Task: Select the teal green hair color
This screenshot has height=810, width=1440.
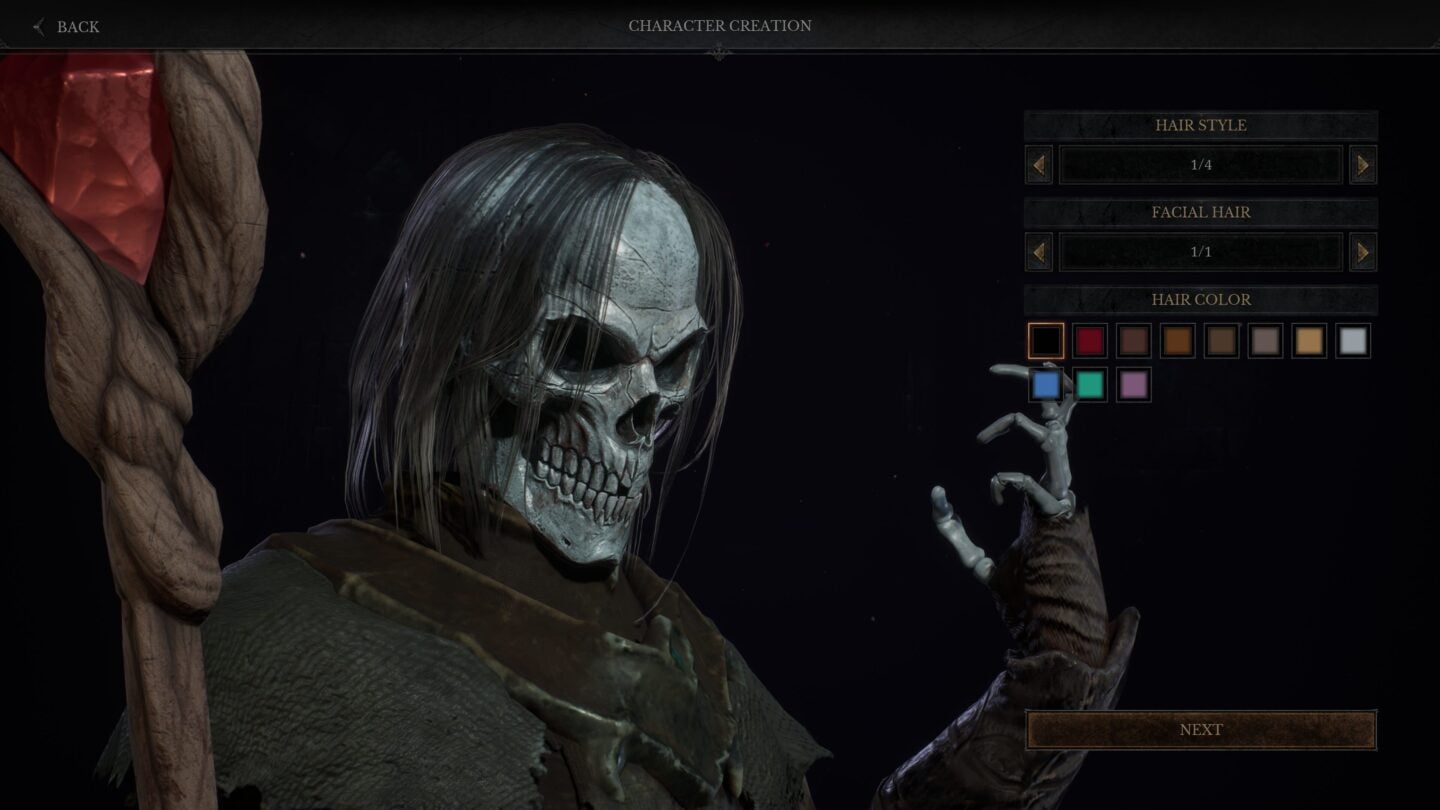Action: (x=1090, y=384)
